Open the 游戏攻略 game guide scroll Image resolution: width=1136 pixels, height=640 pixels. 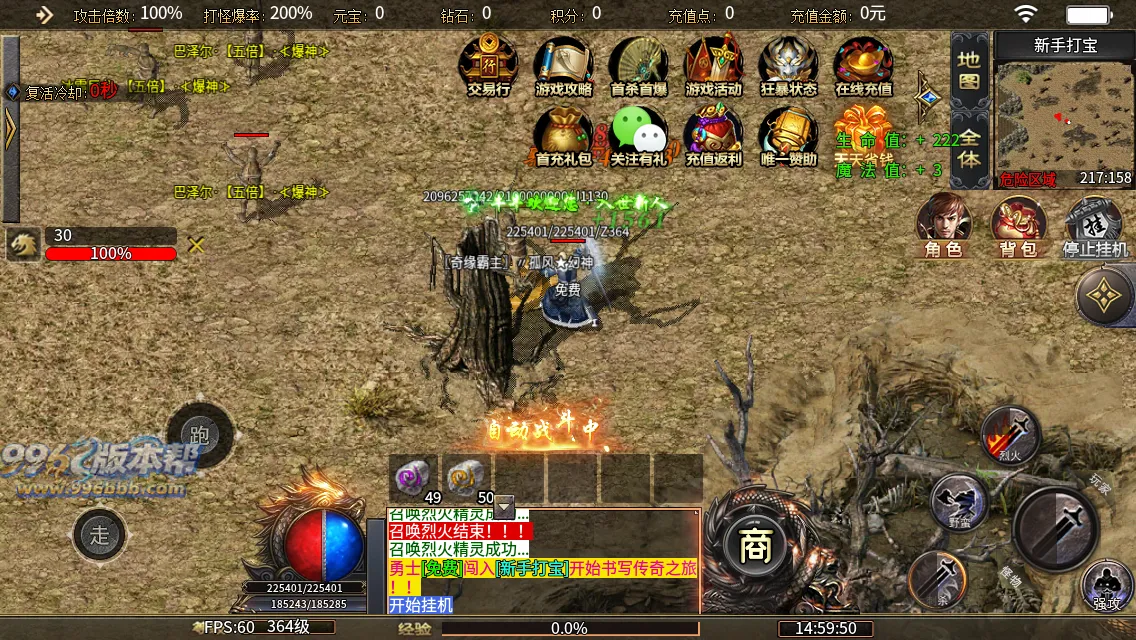click(564, 65)
